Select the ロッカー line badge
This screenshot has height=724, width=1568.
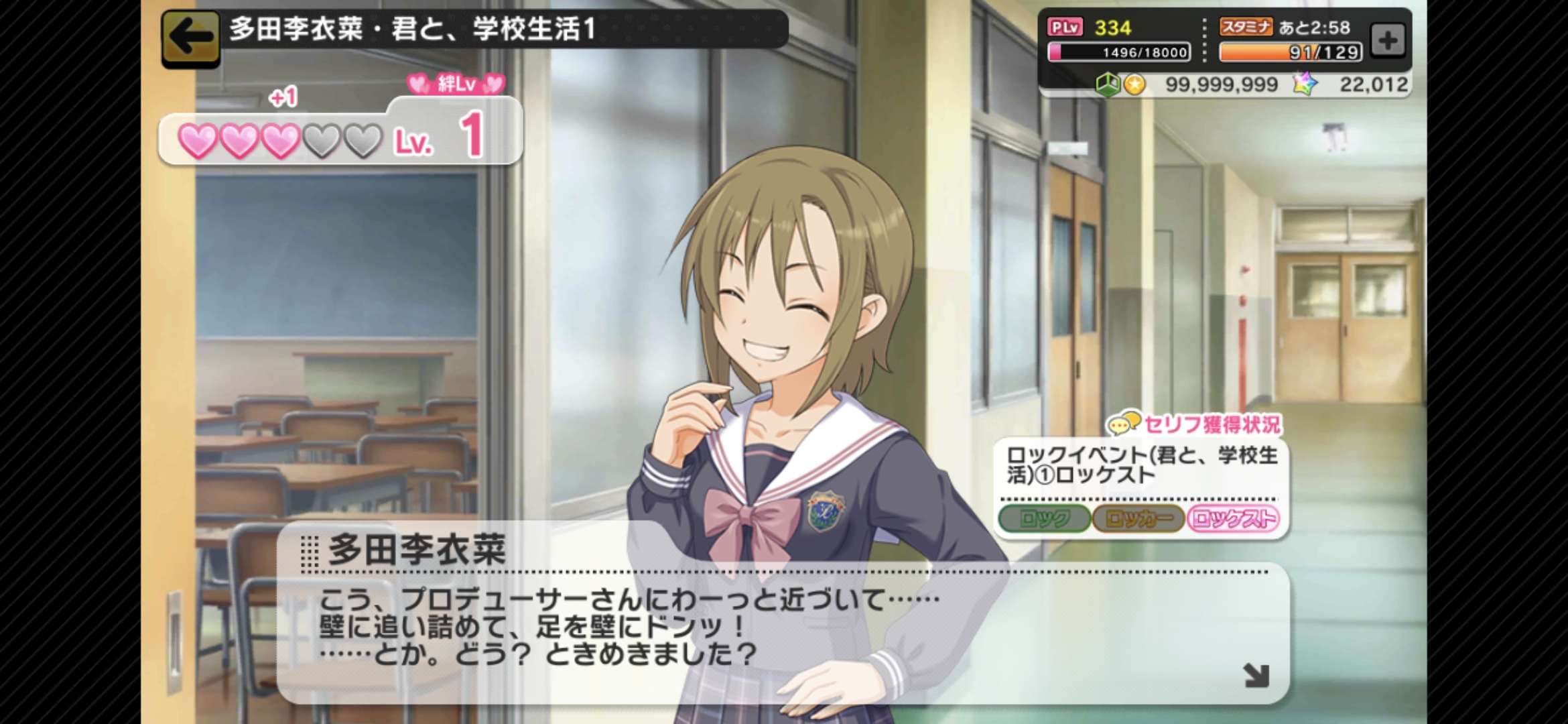(1138, 519)
